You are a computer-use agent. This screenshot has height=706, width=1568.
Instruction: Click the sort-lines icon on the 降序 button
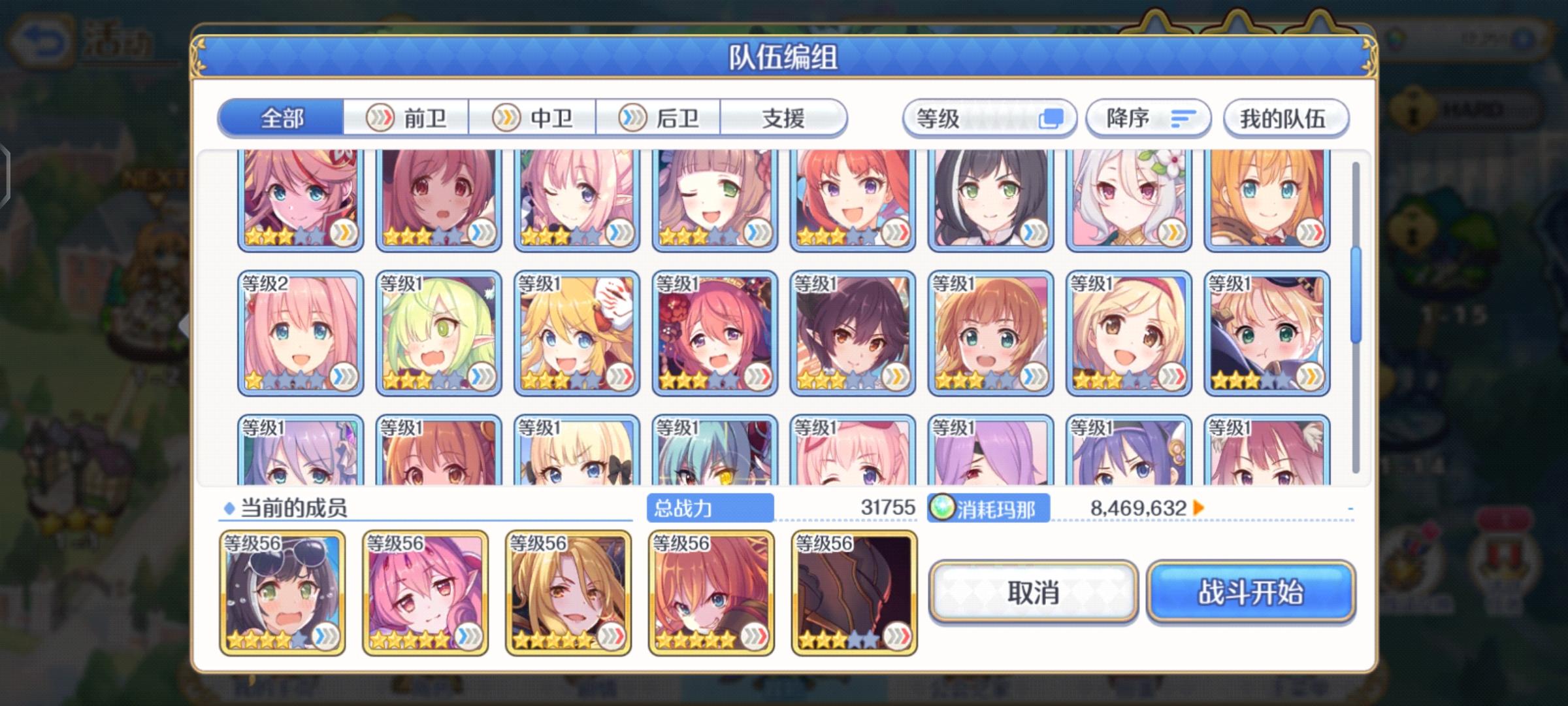(x=1183, y=118)
